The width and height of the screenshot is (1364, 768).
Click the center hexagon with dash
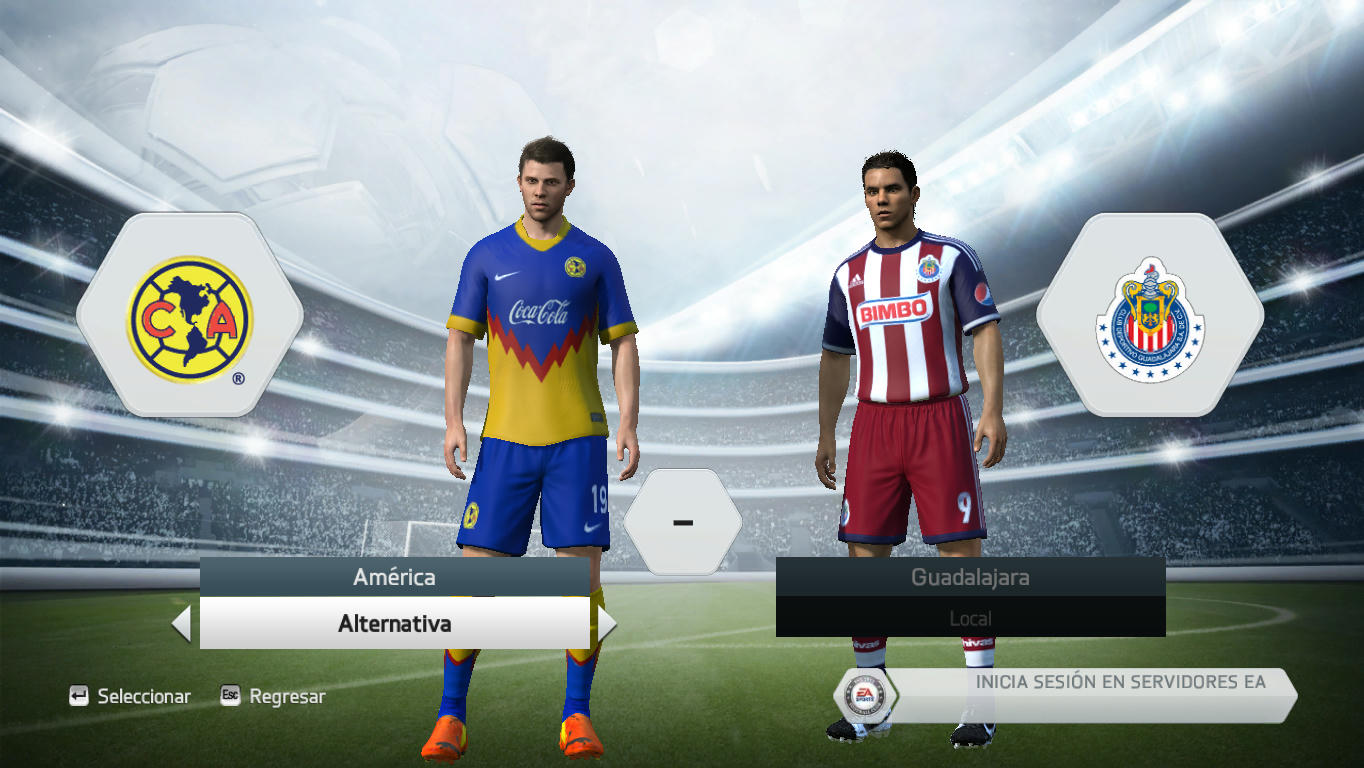(x=683, y=522)
